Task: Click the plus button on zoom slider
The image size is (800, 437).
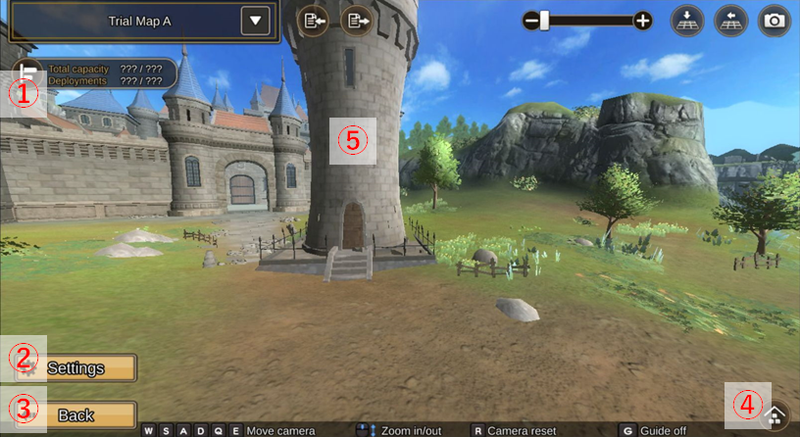Action: click(x=643, y=20)
